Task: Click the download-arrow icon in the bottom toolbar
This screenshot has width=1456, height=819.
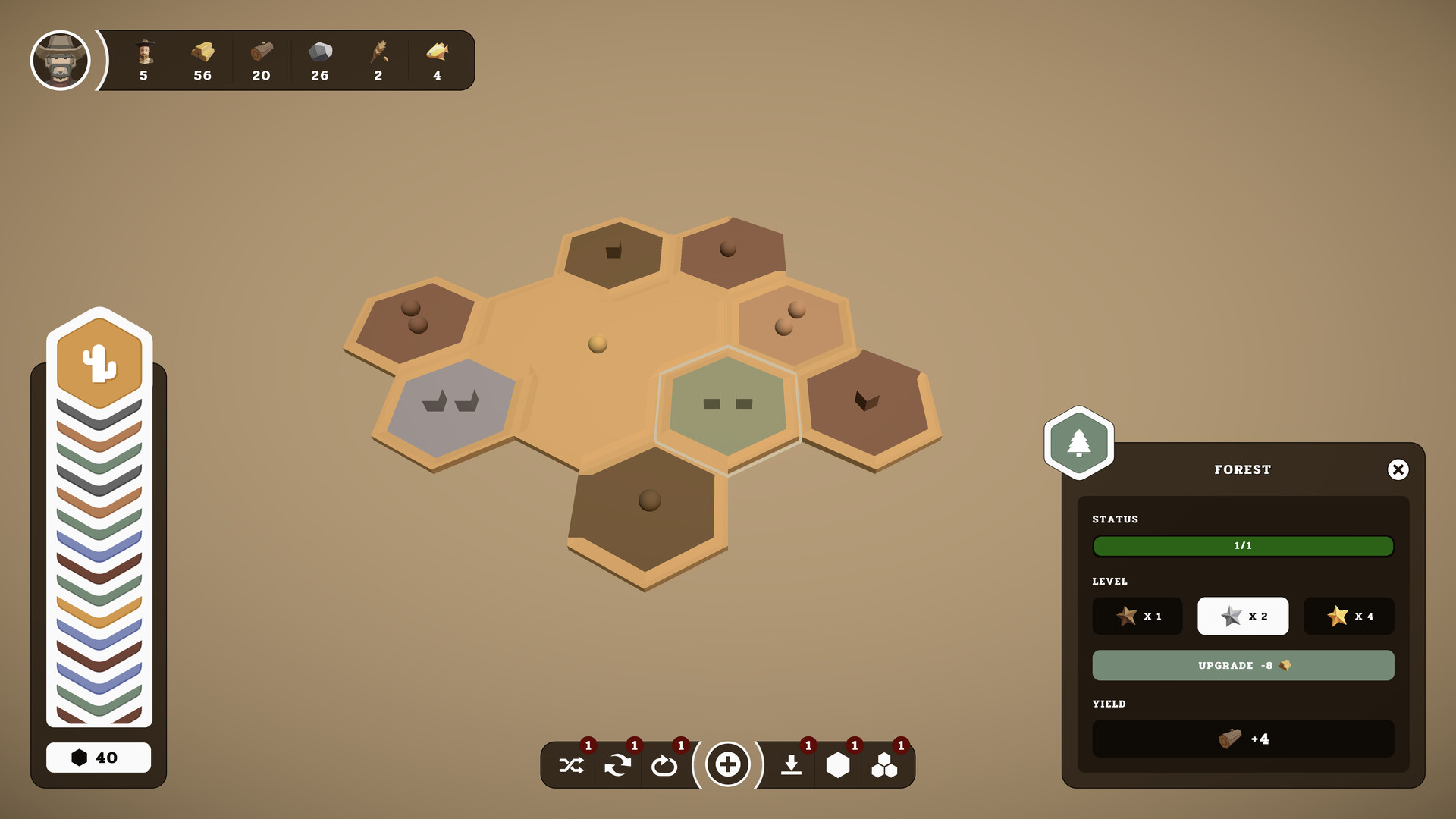Action: [790, 764]
